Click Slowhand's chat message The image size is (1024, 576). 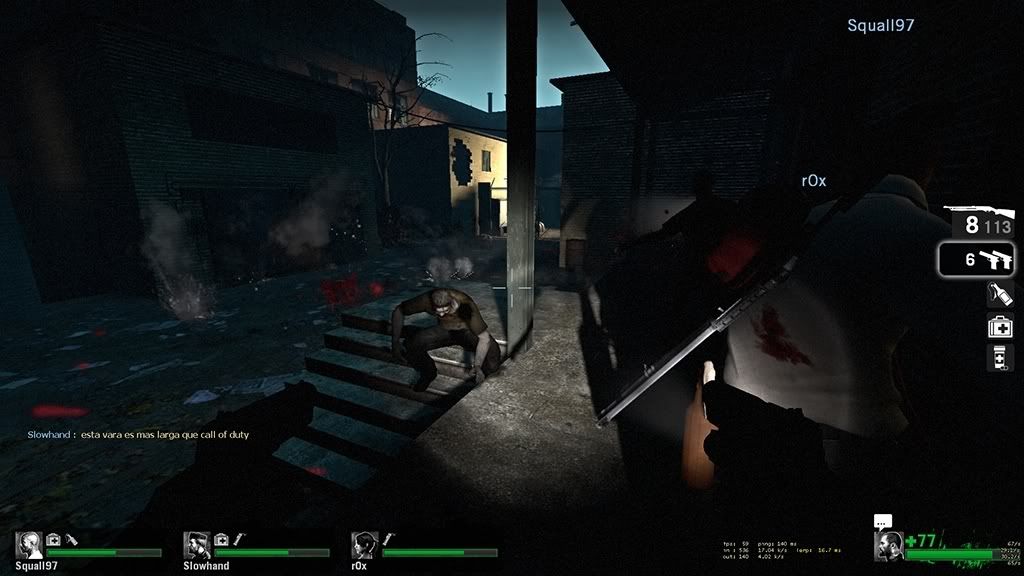(138, 435)
